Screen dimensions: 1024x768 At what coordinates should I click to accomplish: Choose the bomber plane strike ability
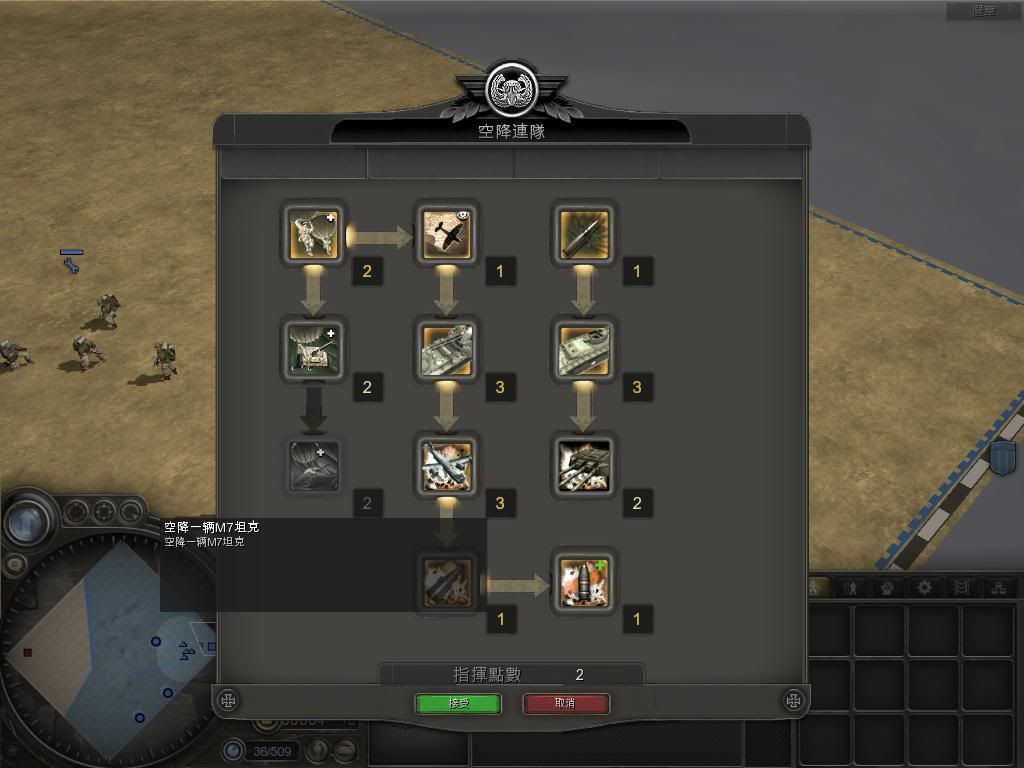(x=447, y=466)
